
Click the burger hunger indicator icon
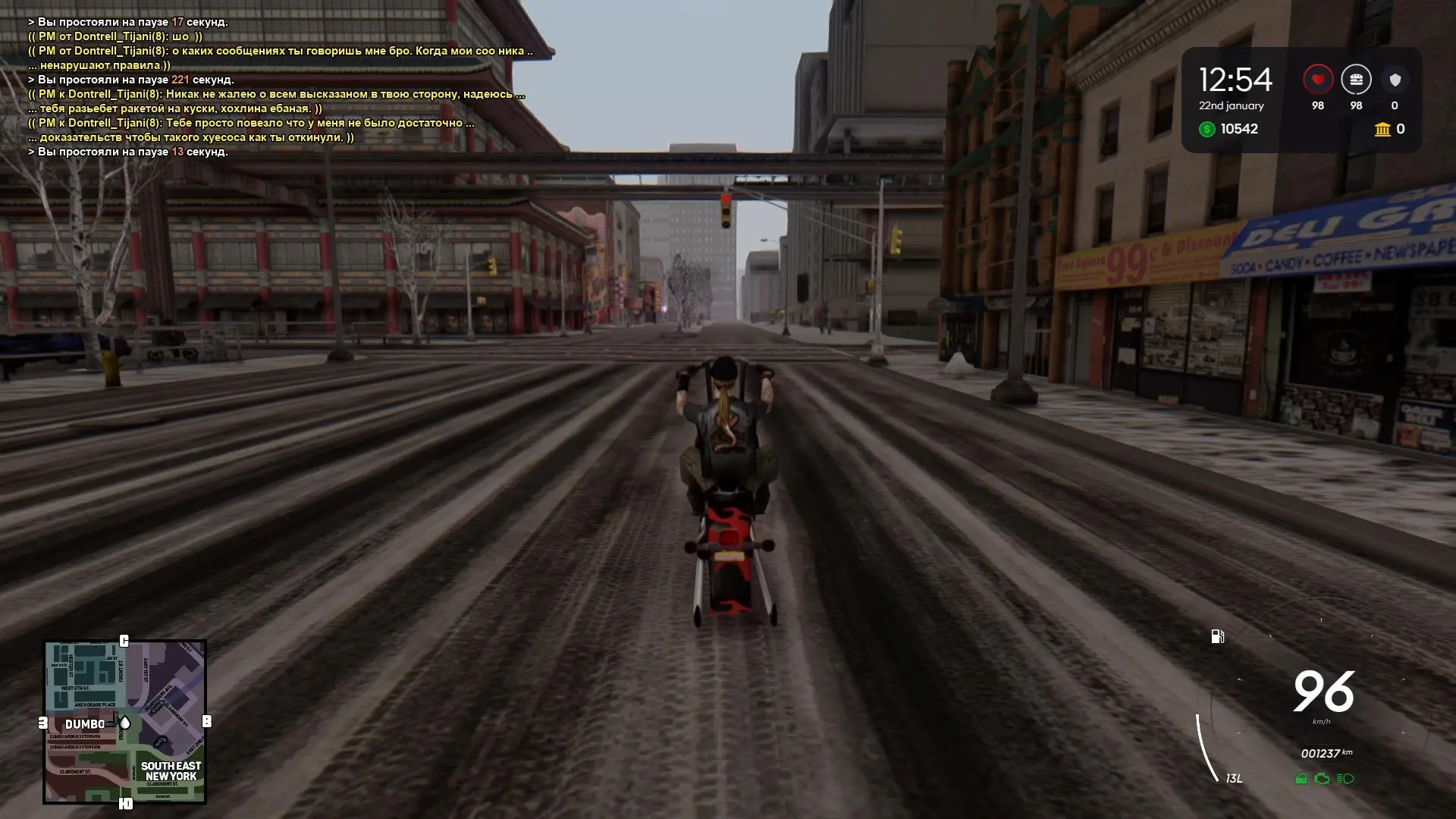point(1357,78)
